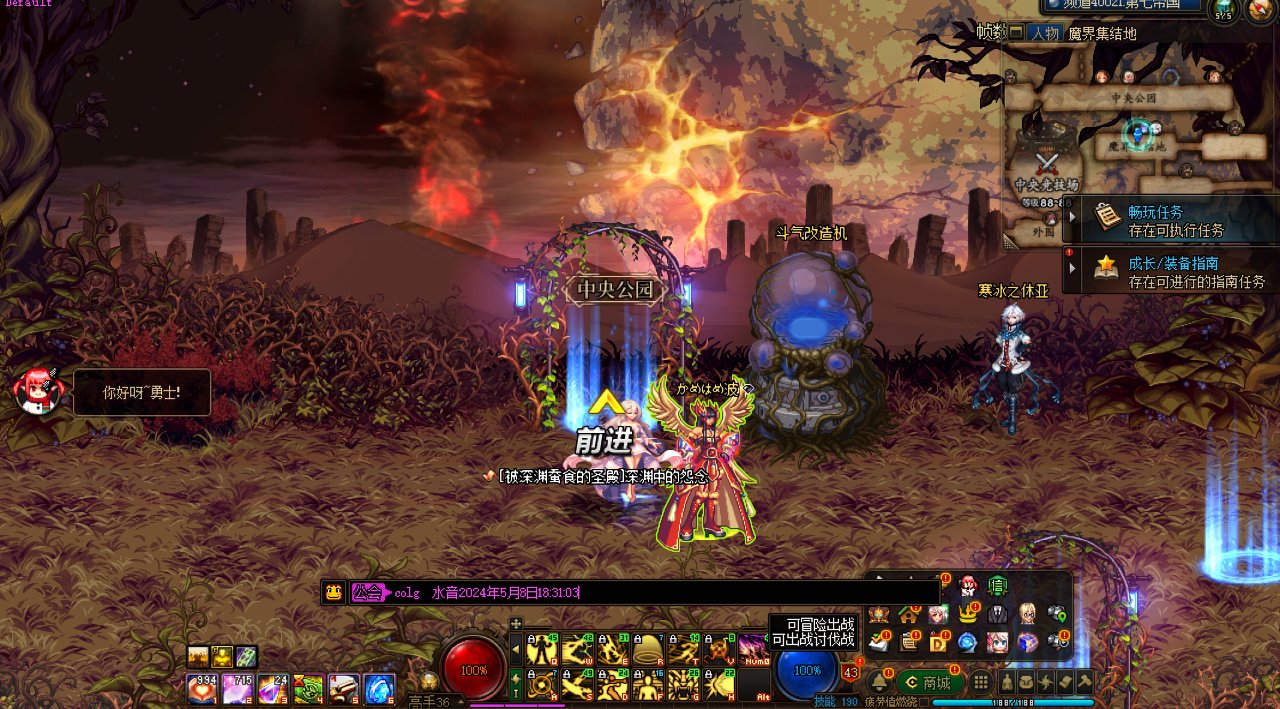Image resolution: width=1280 pixels, height=709 pixels.
Task: Open the orange house icon in the icon panel
Action: 908,614
